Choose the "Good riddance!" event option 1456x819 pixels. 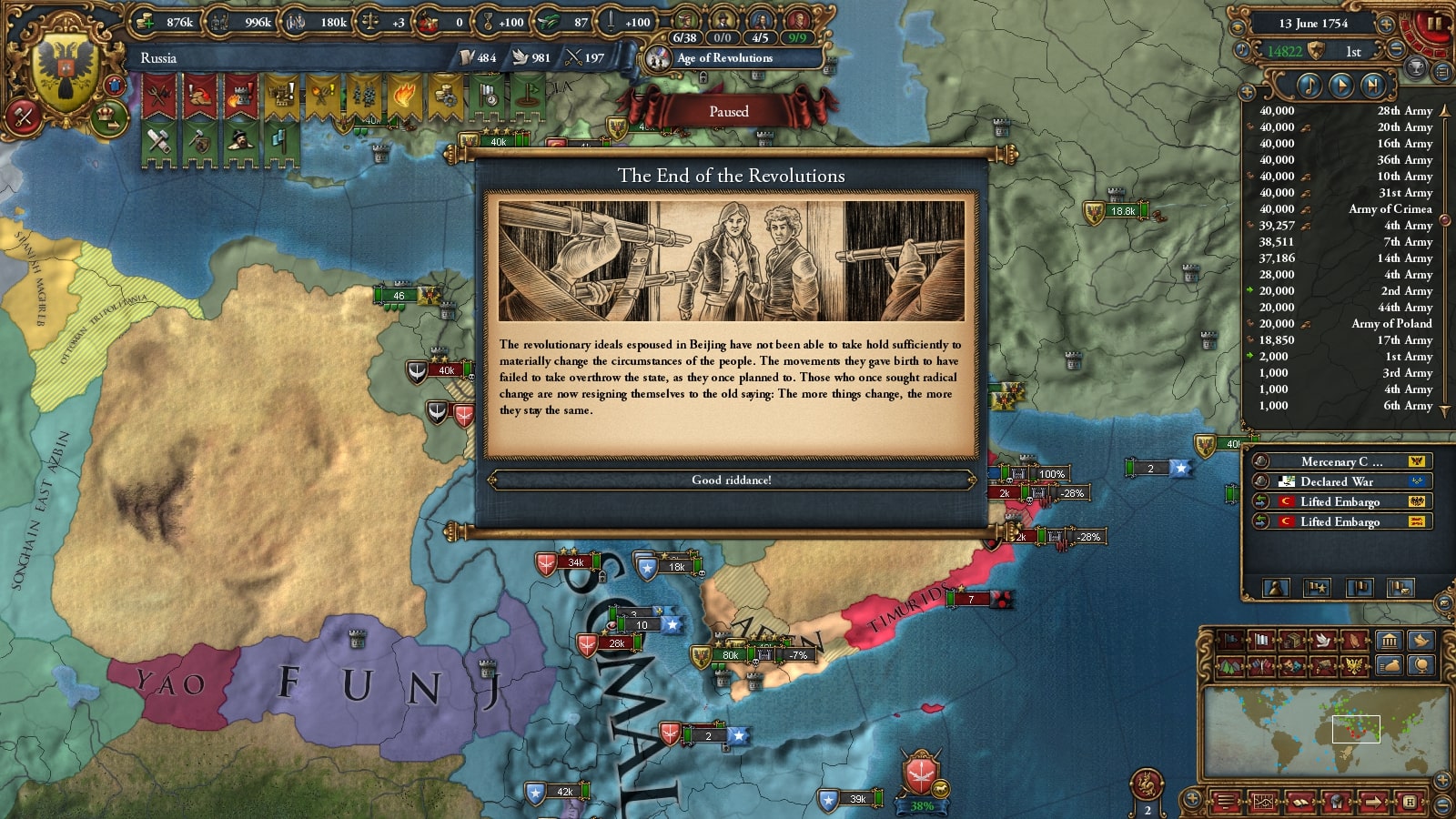pyautogui.click(x=731, y=480)
